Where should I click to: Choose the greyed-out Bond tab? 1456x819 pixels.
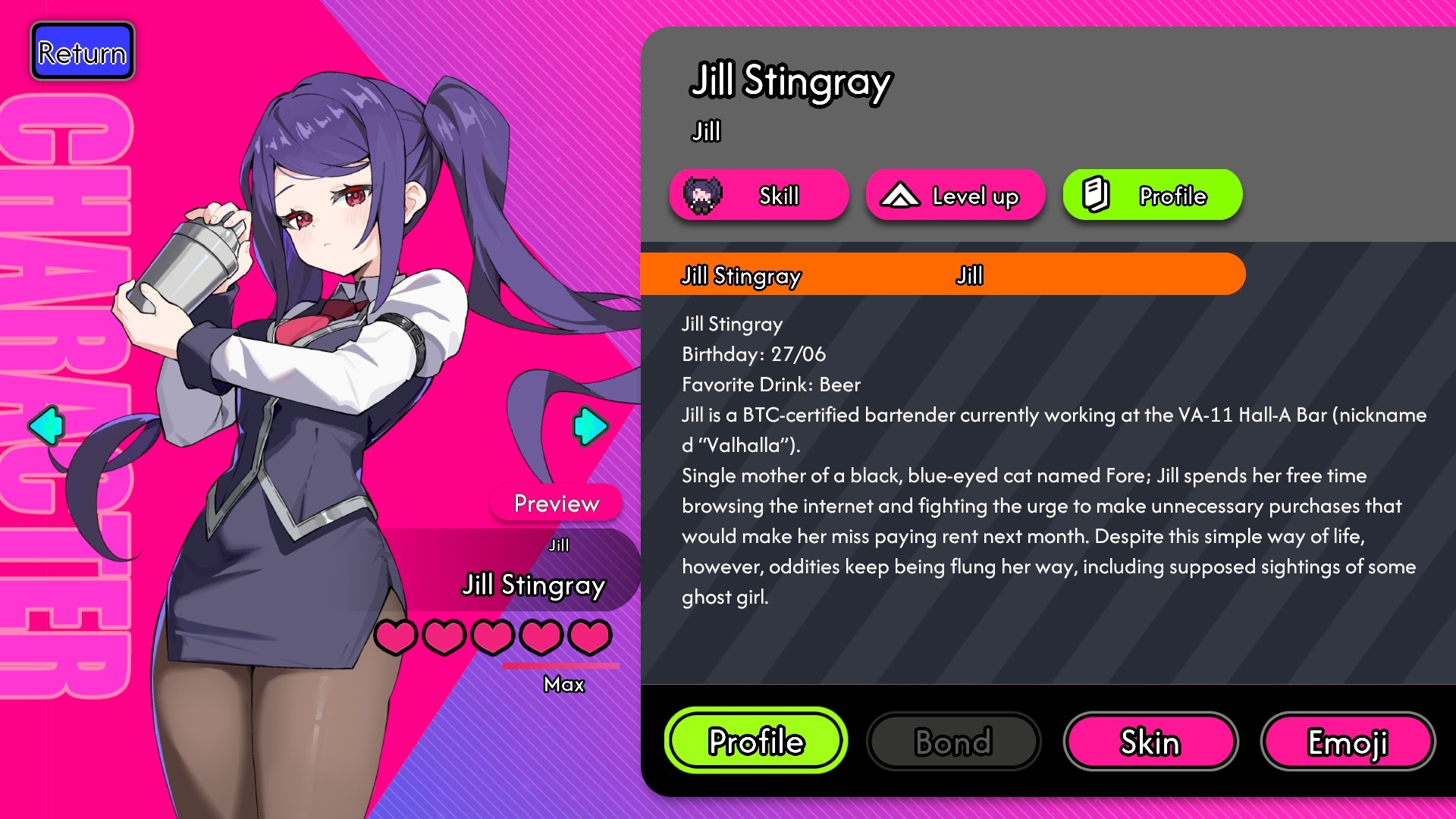click(953, 742)
